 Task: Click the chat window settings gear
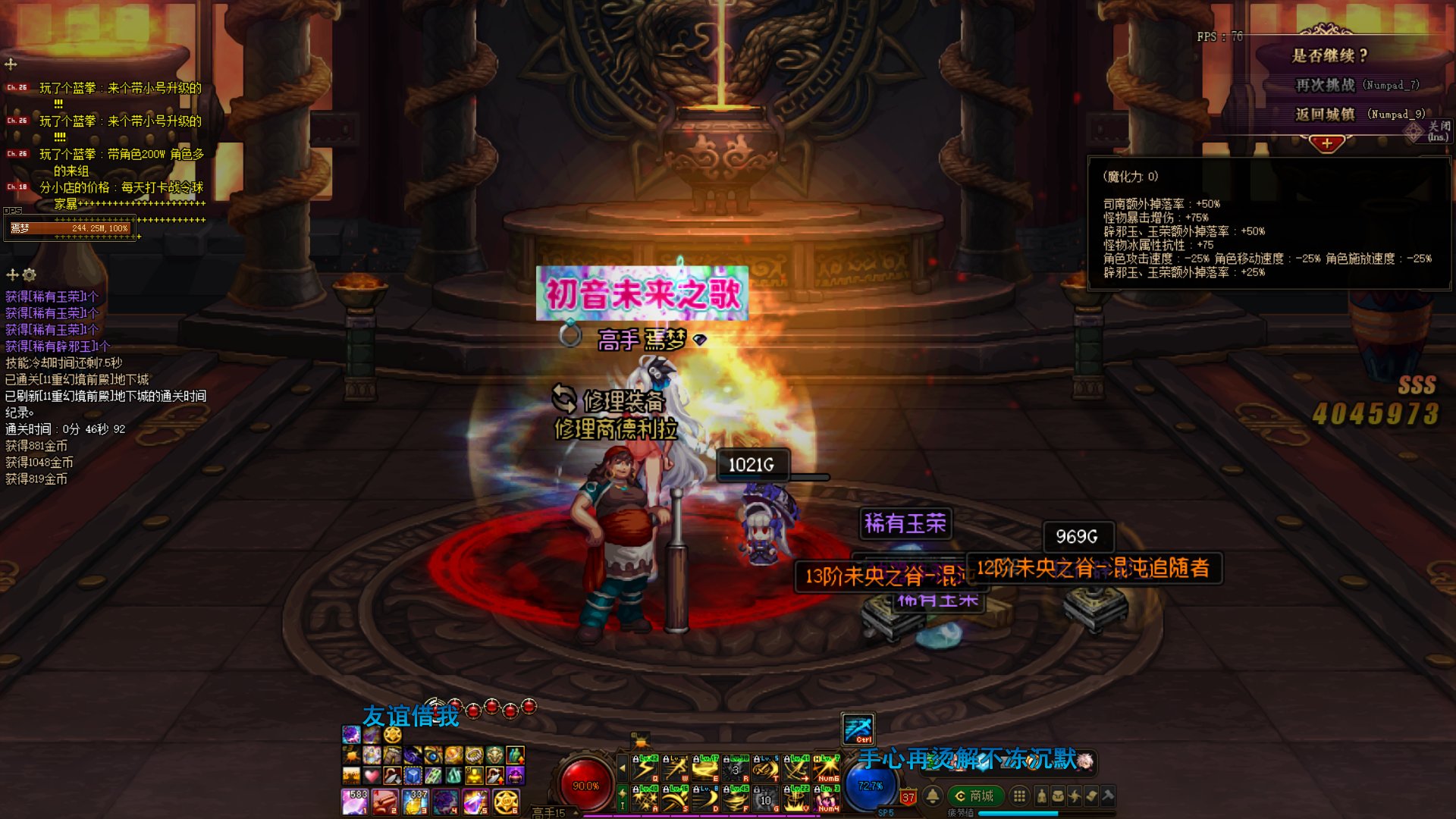30,275
